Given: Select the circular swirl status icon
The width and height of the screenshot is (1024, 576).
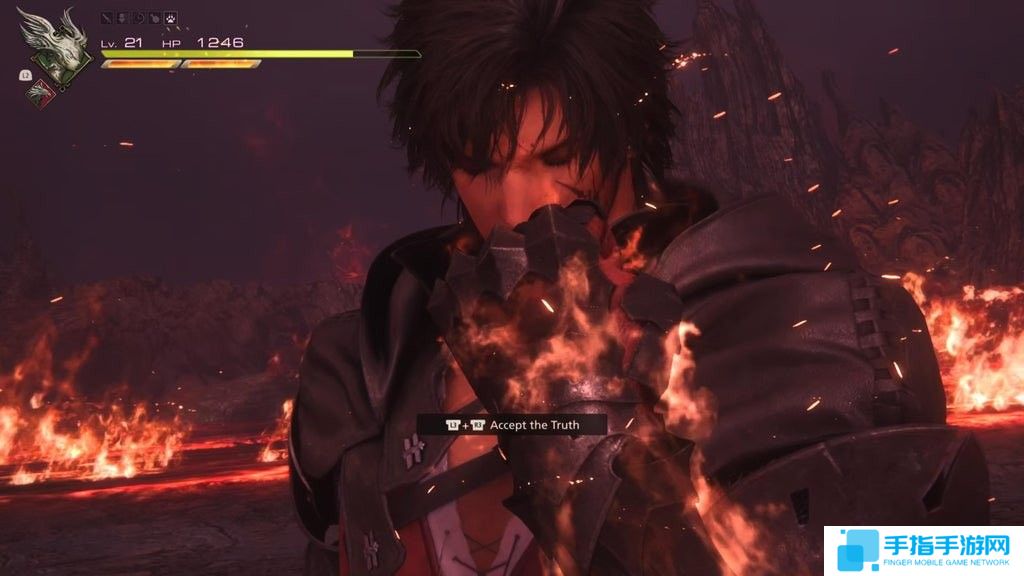Looking at the screenshot, I should coord(139,18).
